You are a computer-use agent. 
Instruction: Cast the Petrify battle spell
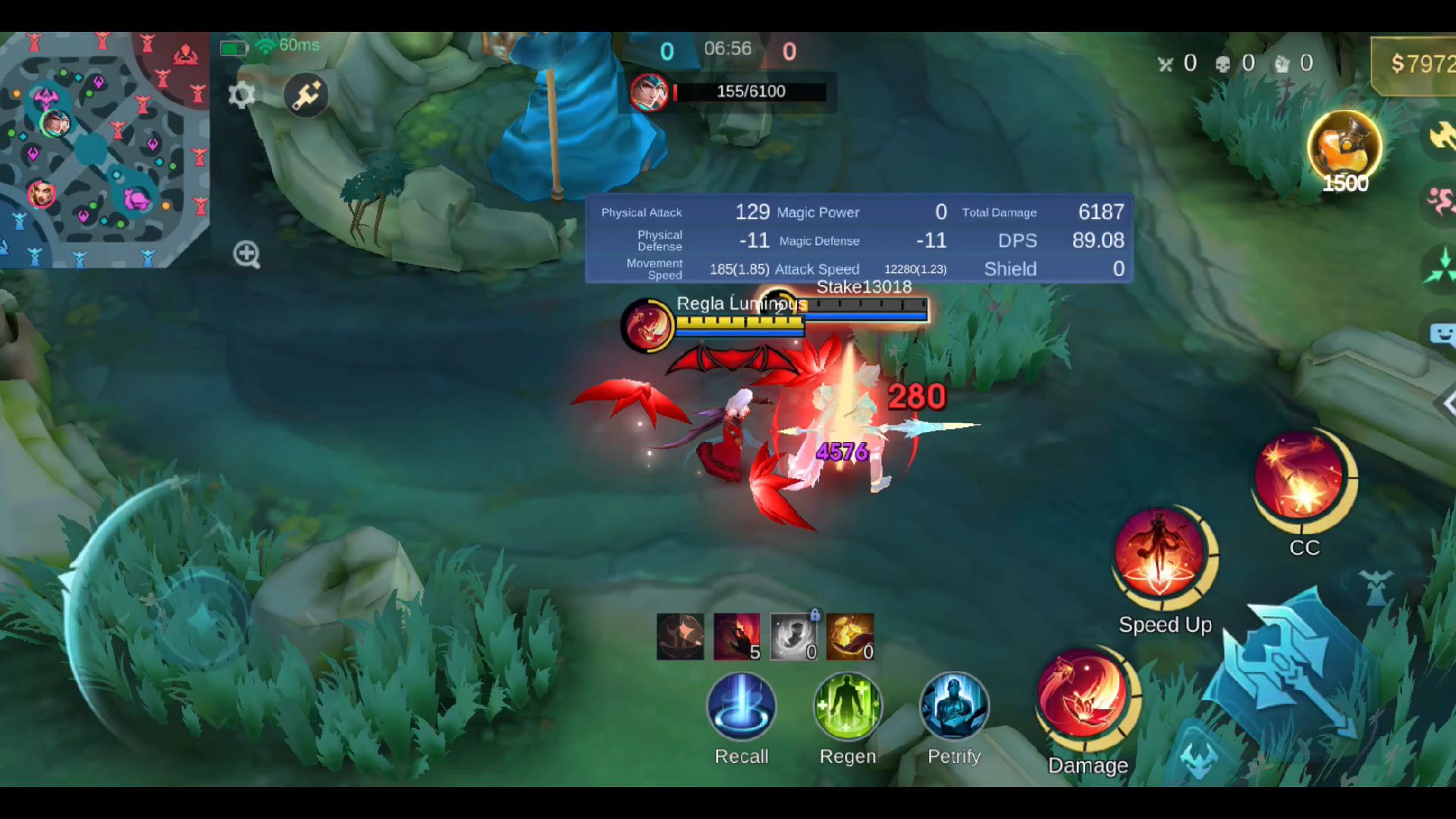click(954, 707)
